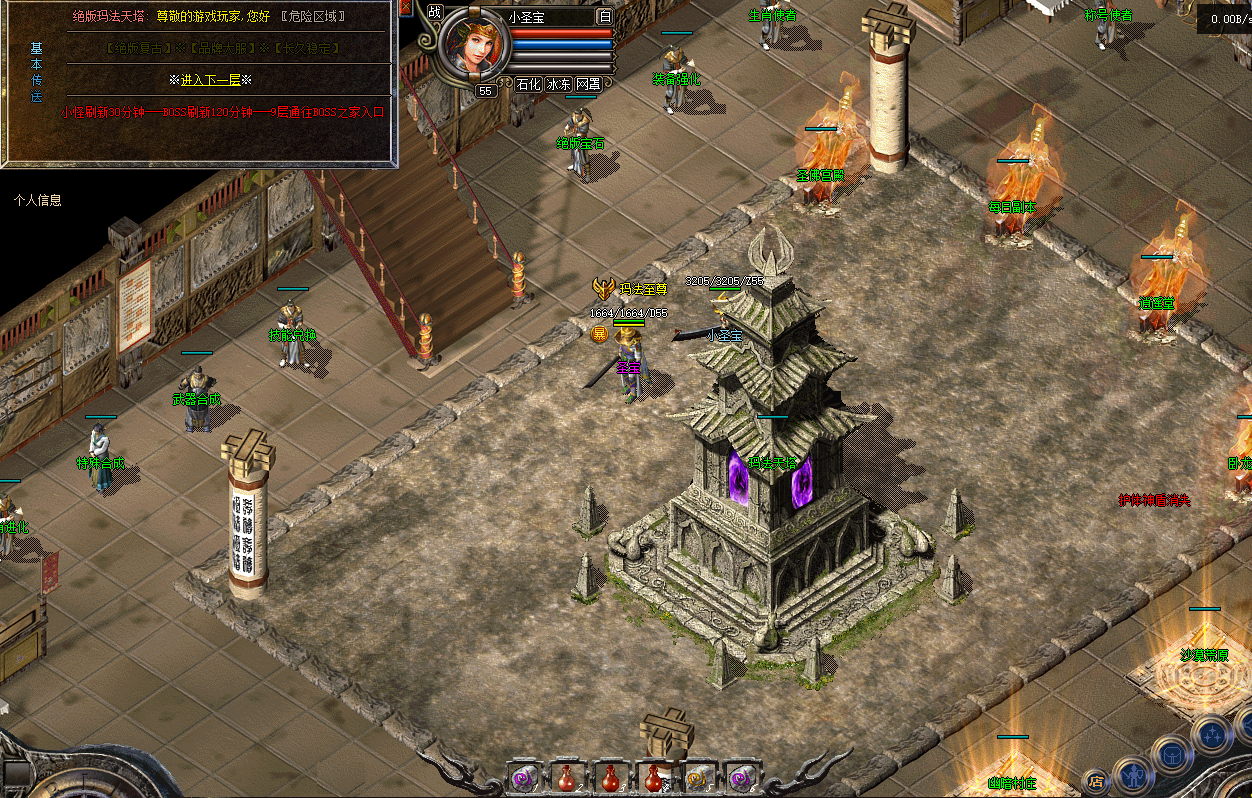The height and width of the screenshot is (798, 1252).
Task: Toggle the 战 attack mode button
Action: pos(434,12)
